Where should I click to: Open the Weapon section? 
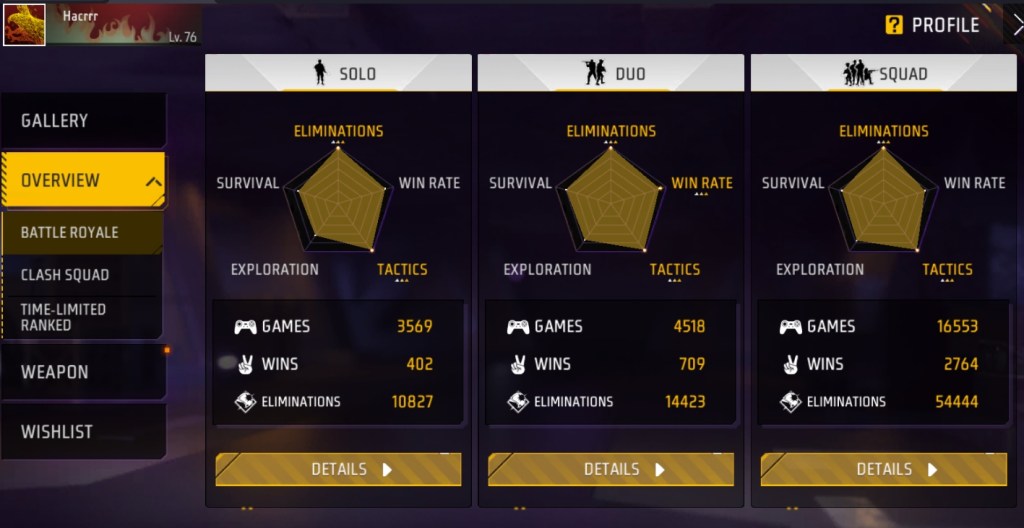pos(82,372)
